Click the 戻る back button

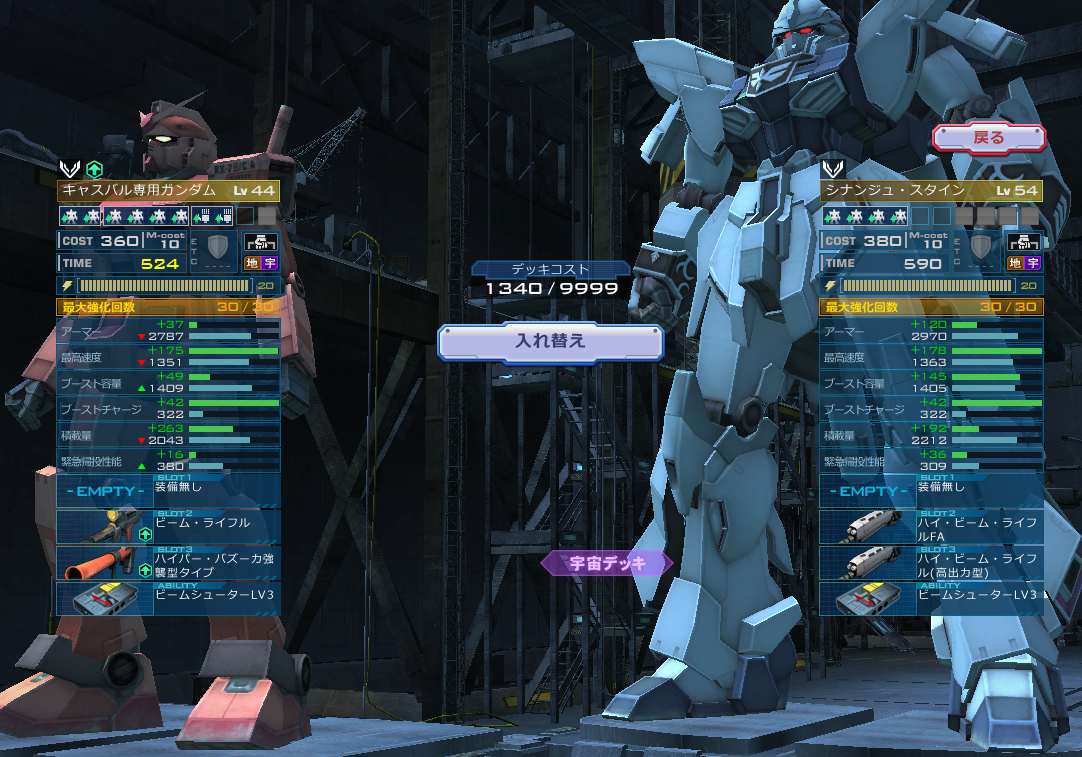click(x=988, y=138)
